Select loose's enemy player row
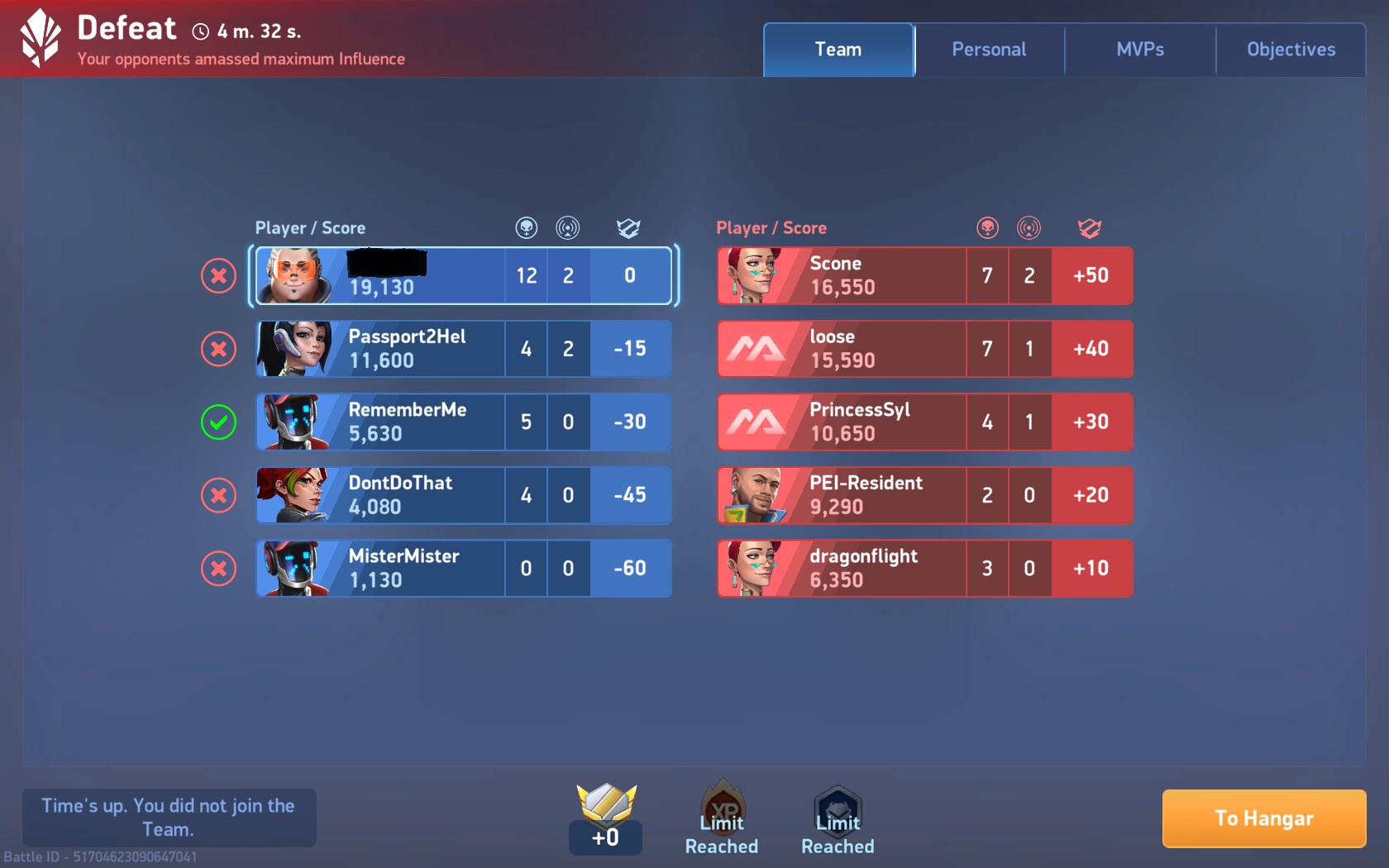Viewport: 1389px width, 868px height. tap(924, 349)
